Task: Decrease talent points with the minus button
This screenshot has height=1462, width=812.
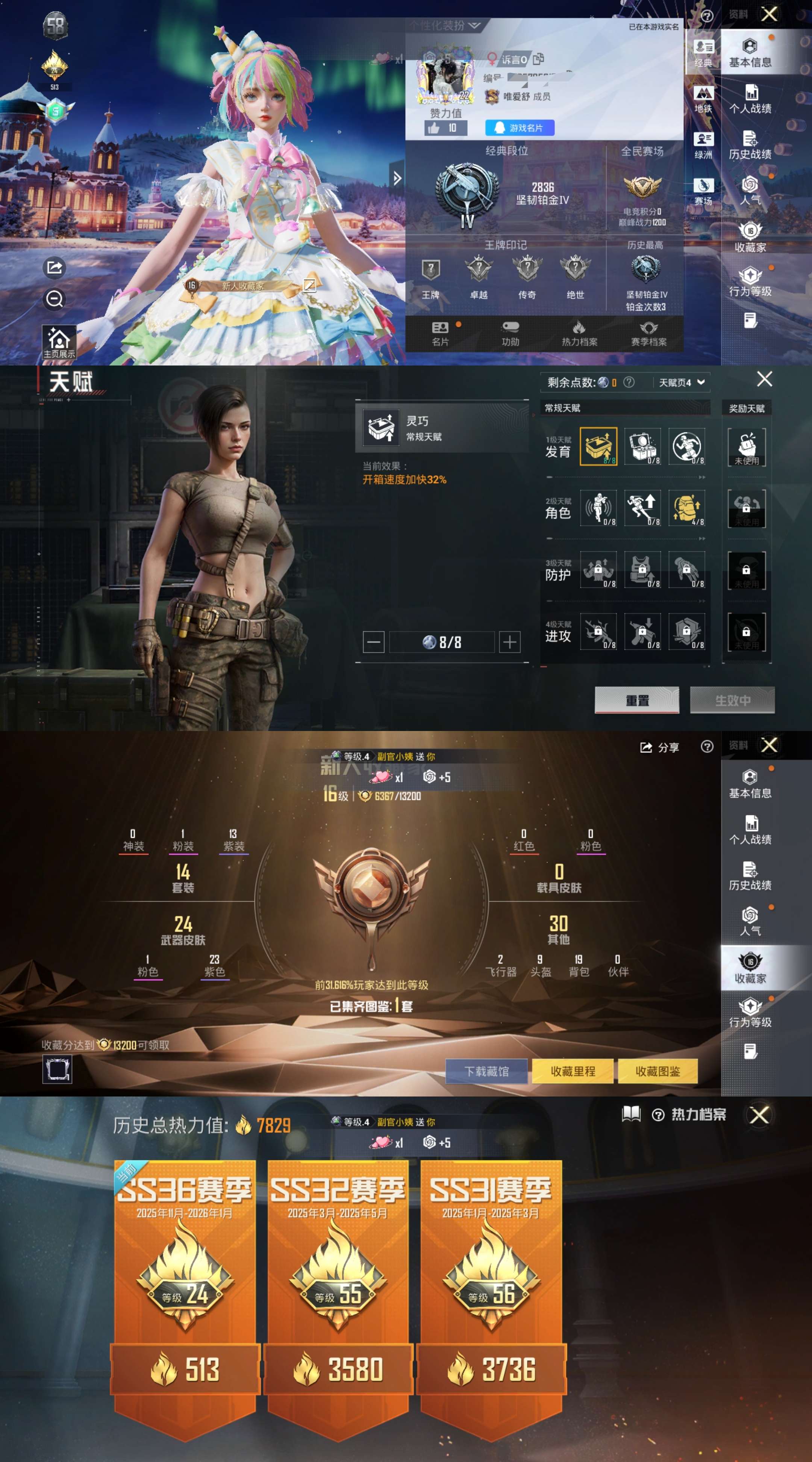Action: click(x=373, y=642)
